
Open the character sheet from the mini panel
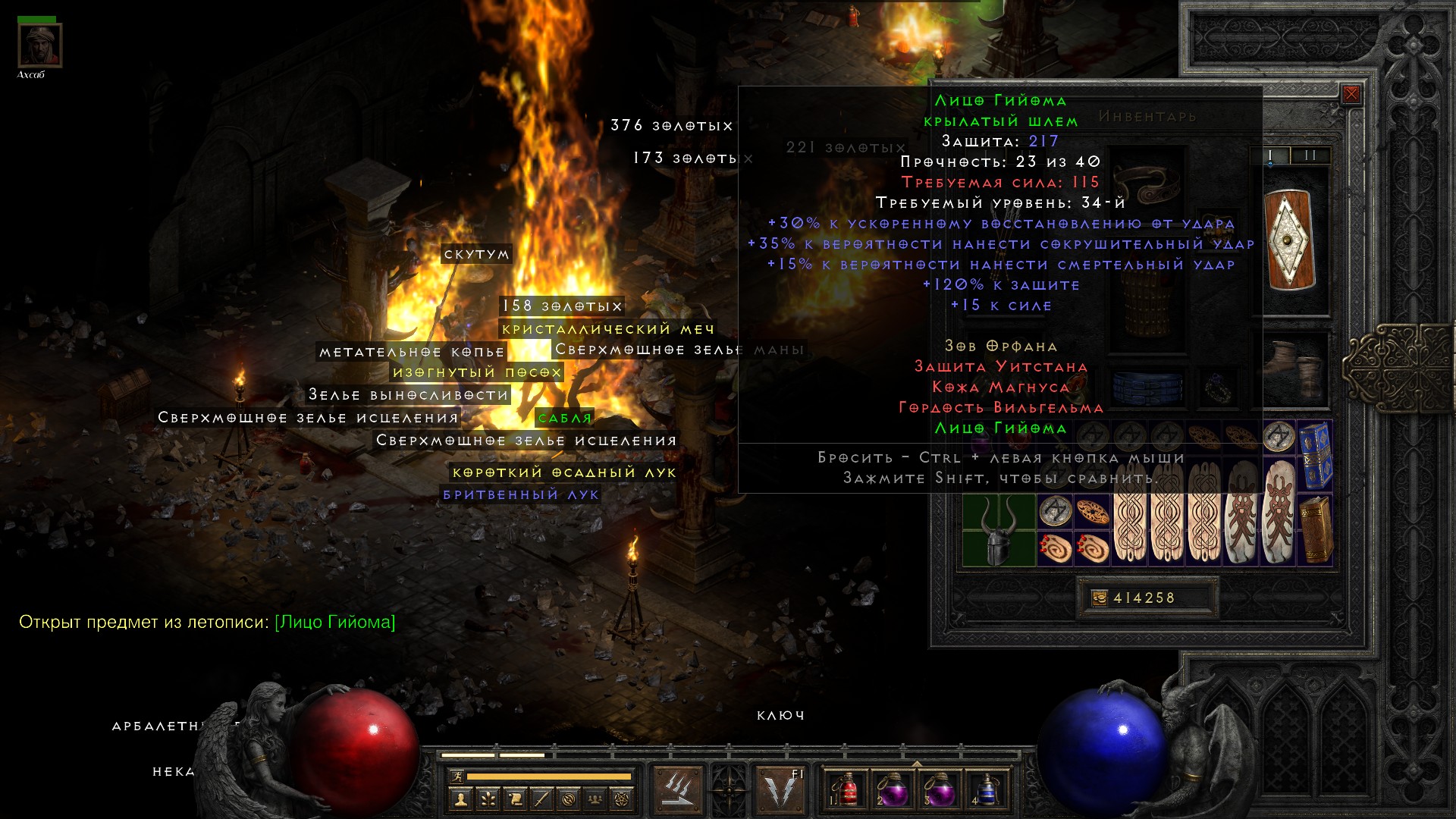460,799
